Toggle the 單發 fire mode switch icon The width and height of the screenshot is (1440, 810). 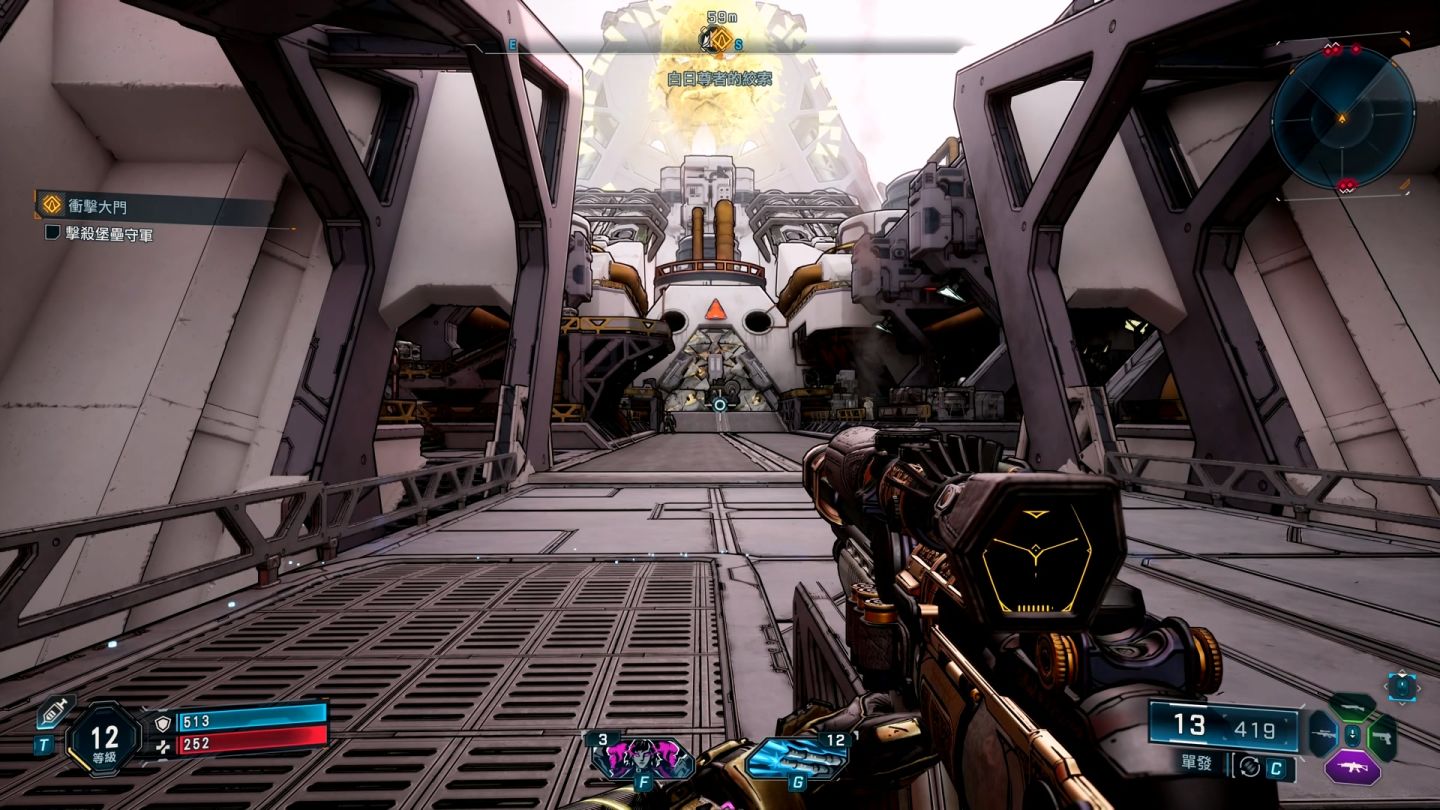click(1248, 766)
